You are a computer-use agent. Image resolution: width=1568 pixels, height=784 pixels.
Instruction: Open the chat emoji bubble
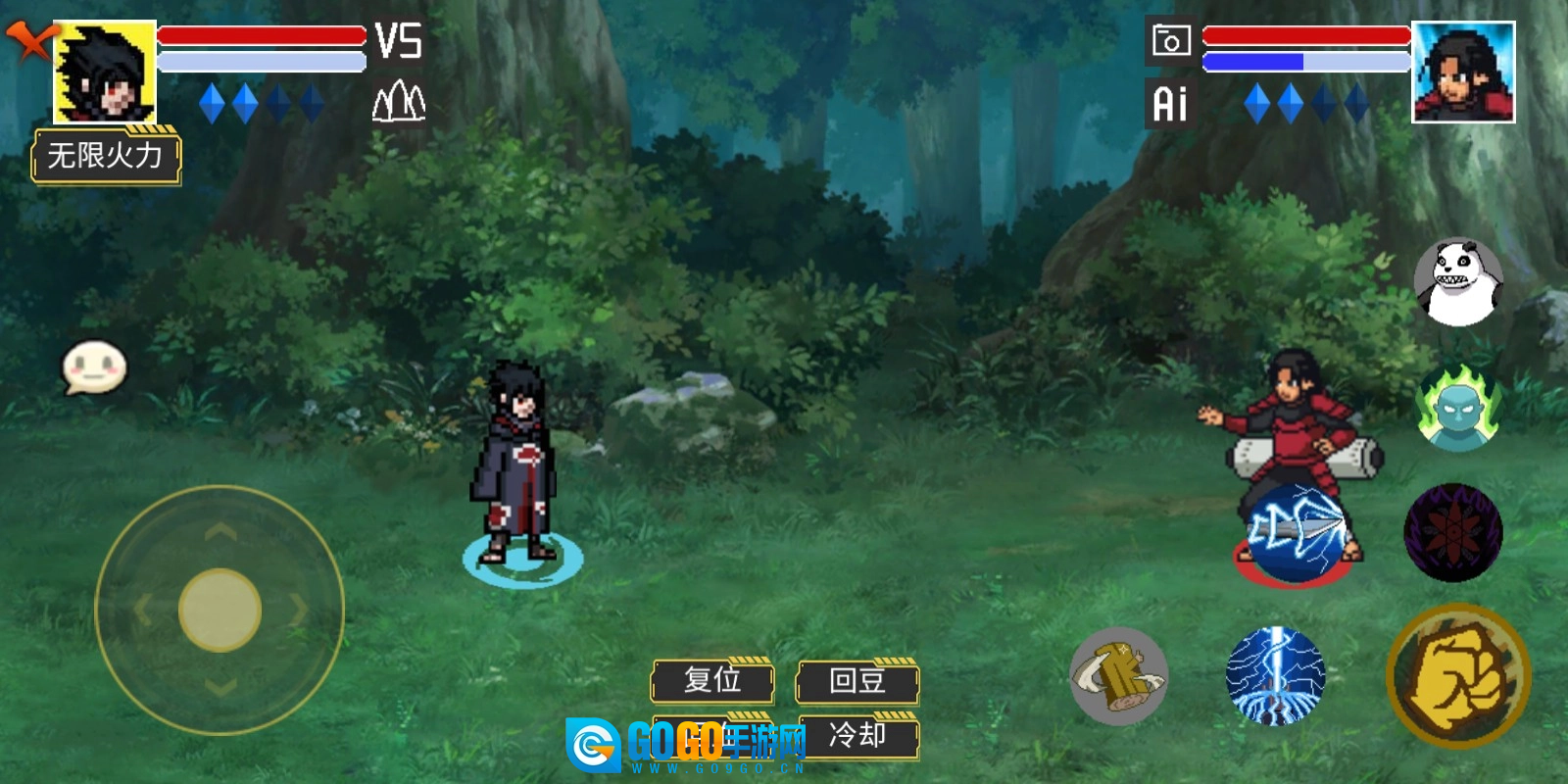[x=94, y=367]
